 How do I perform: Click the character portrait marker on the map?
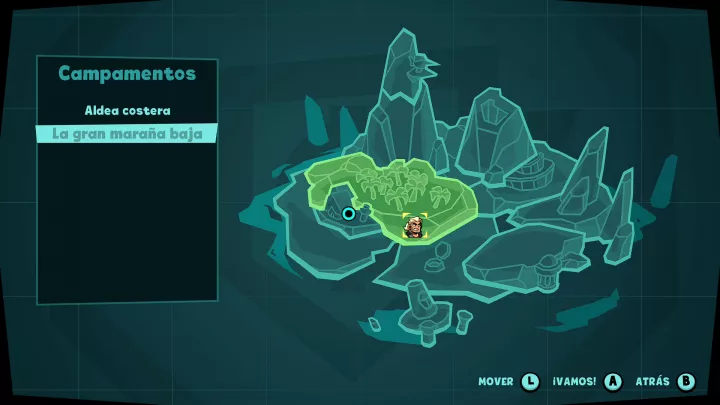[x=412, y=227]
